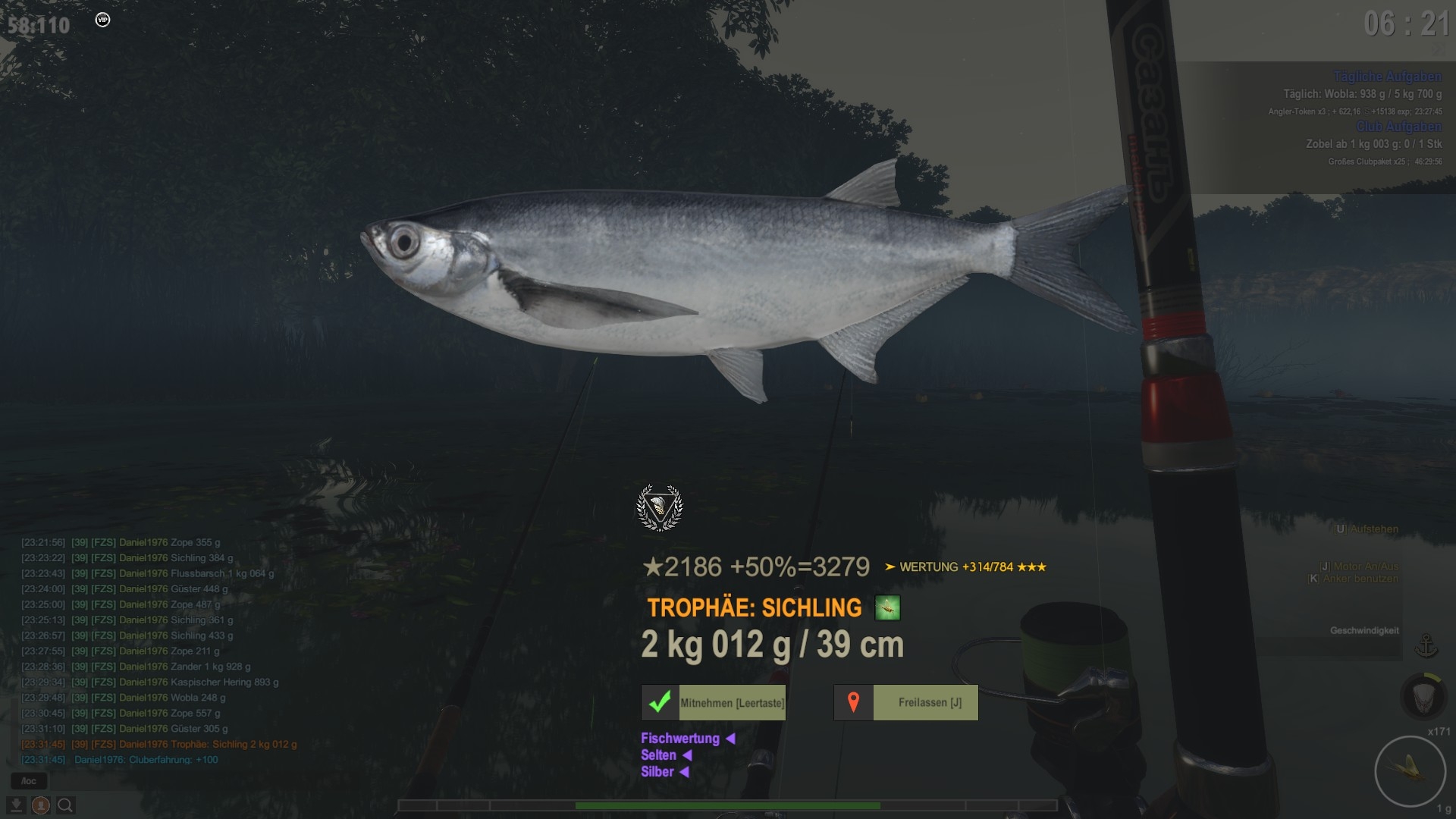
Task: Open the orange player profile icon
Action: pos(41,805)
